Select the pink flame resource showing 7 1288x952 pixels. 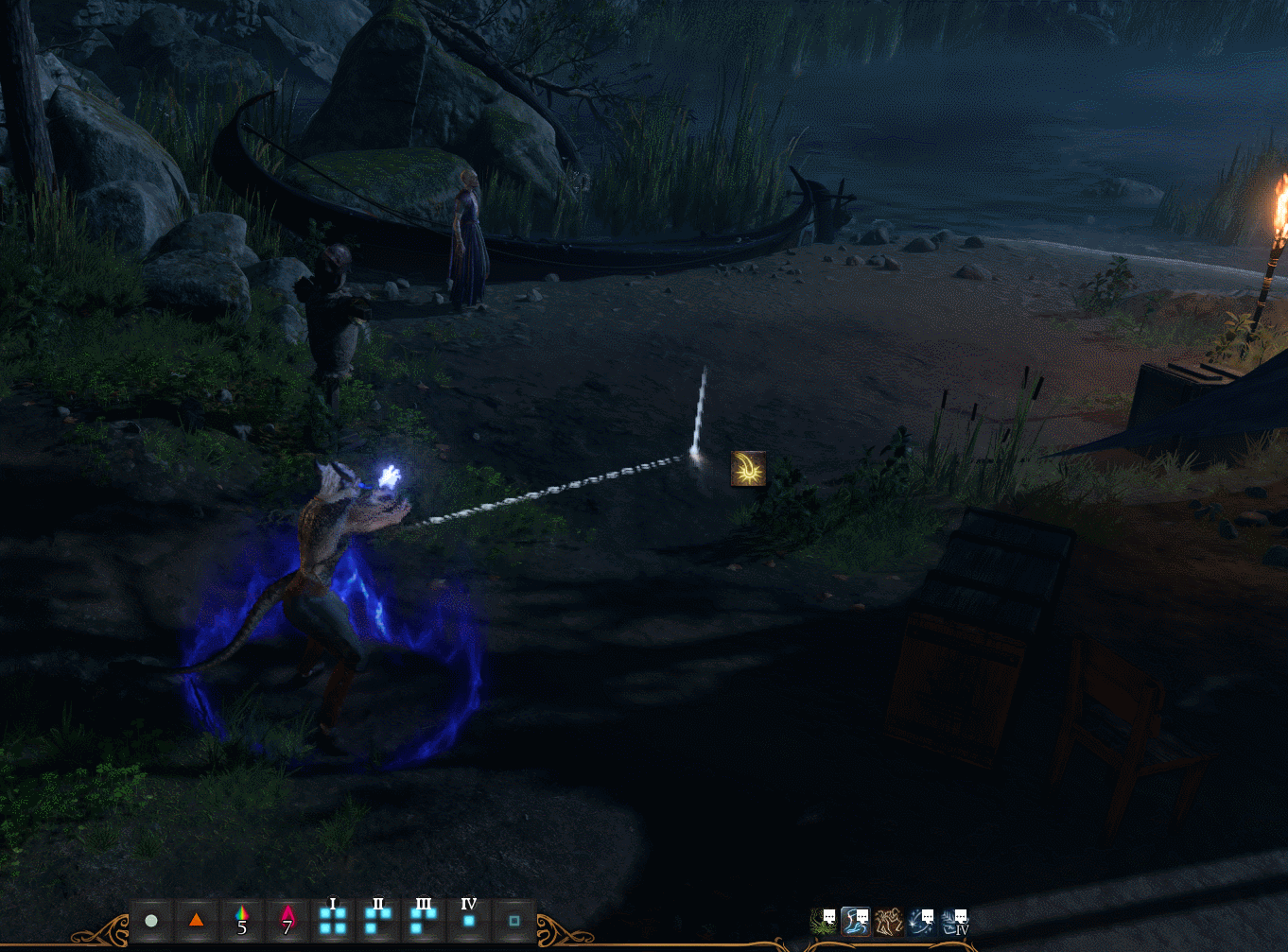tap(287, 920)
